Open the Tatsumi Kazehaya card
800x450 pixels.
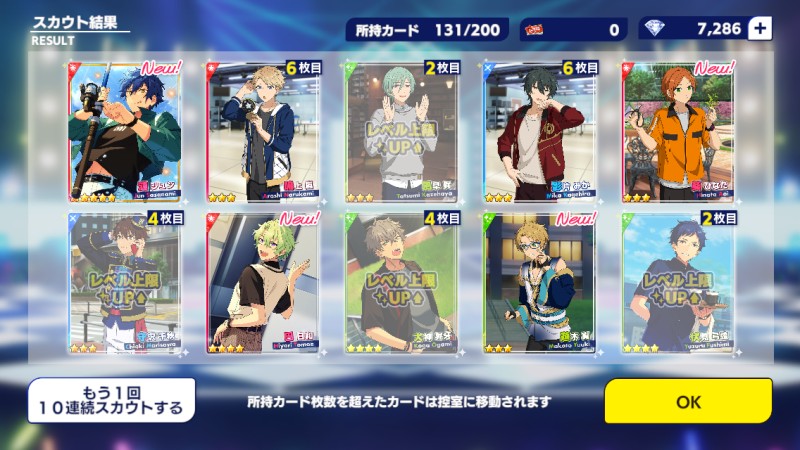point(402,132)
